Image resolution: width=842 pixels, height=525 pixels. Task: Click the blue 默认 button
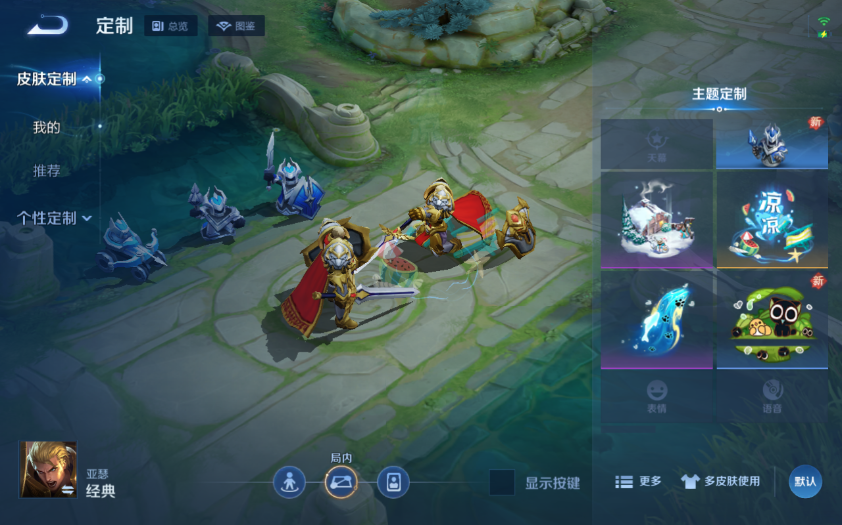click(x=805, y=481)
